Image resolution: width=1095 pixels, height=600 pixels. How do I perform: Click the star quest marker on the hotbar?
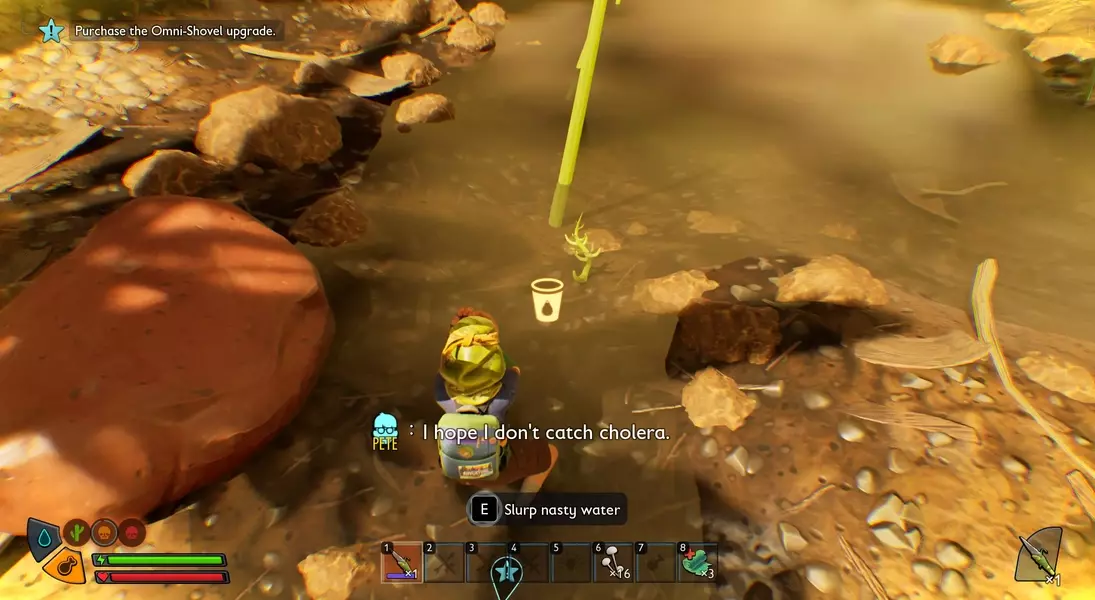[x=507, y=573]
